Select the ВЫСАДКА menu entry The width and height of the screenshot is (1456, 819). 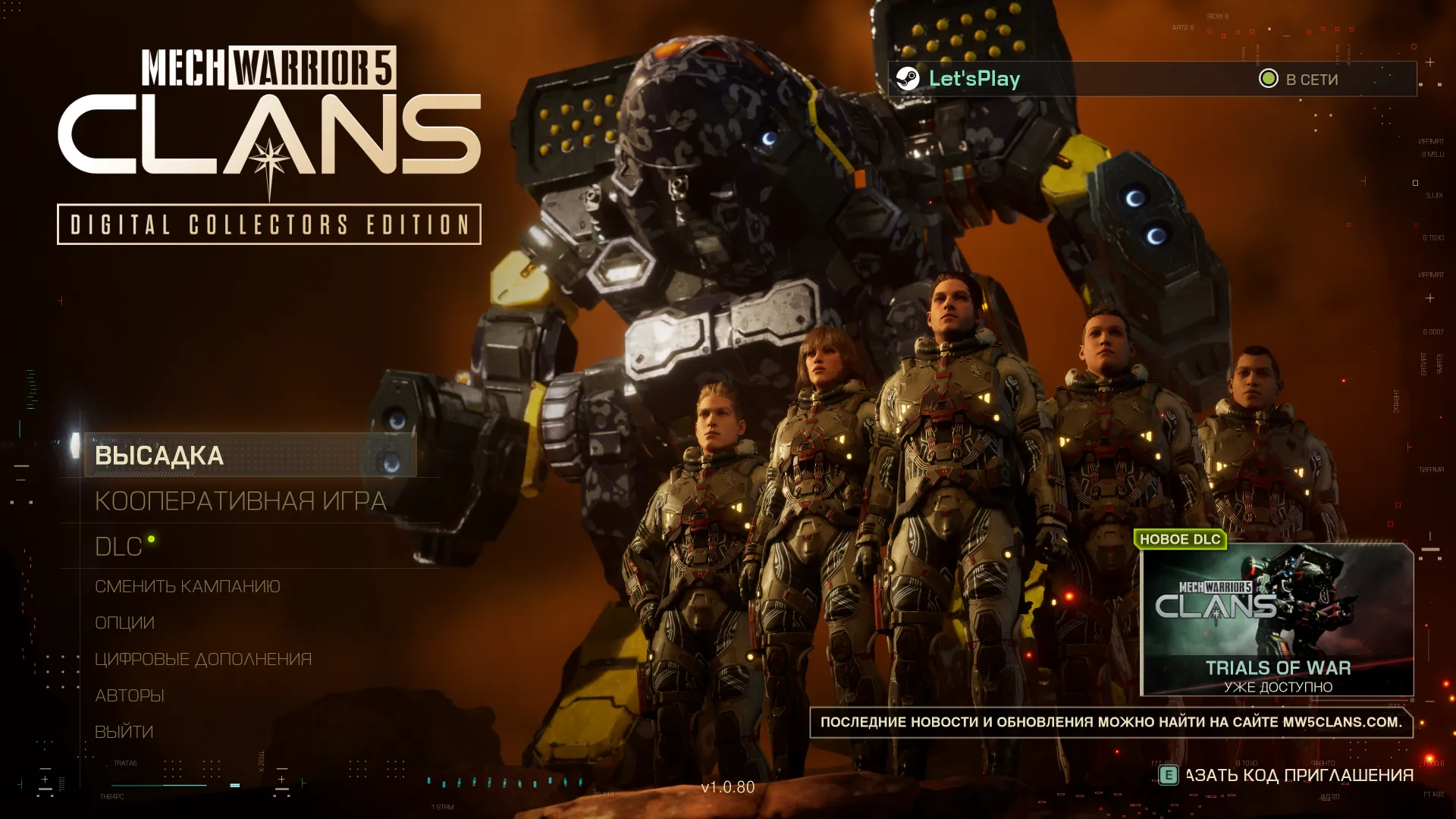pos(159,455)
